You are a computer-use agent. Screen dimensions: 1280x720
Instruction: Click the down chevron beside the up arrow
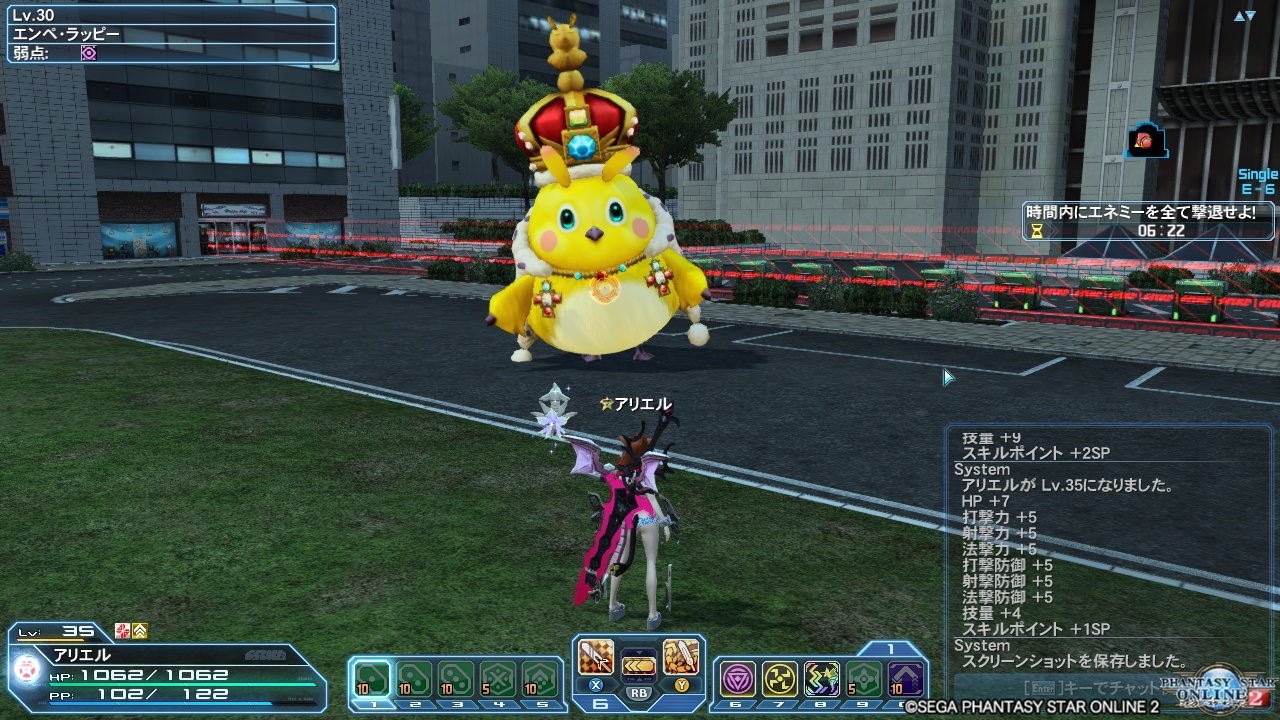pos(1253,14)
